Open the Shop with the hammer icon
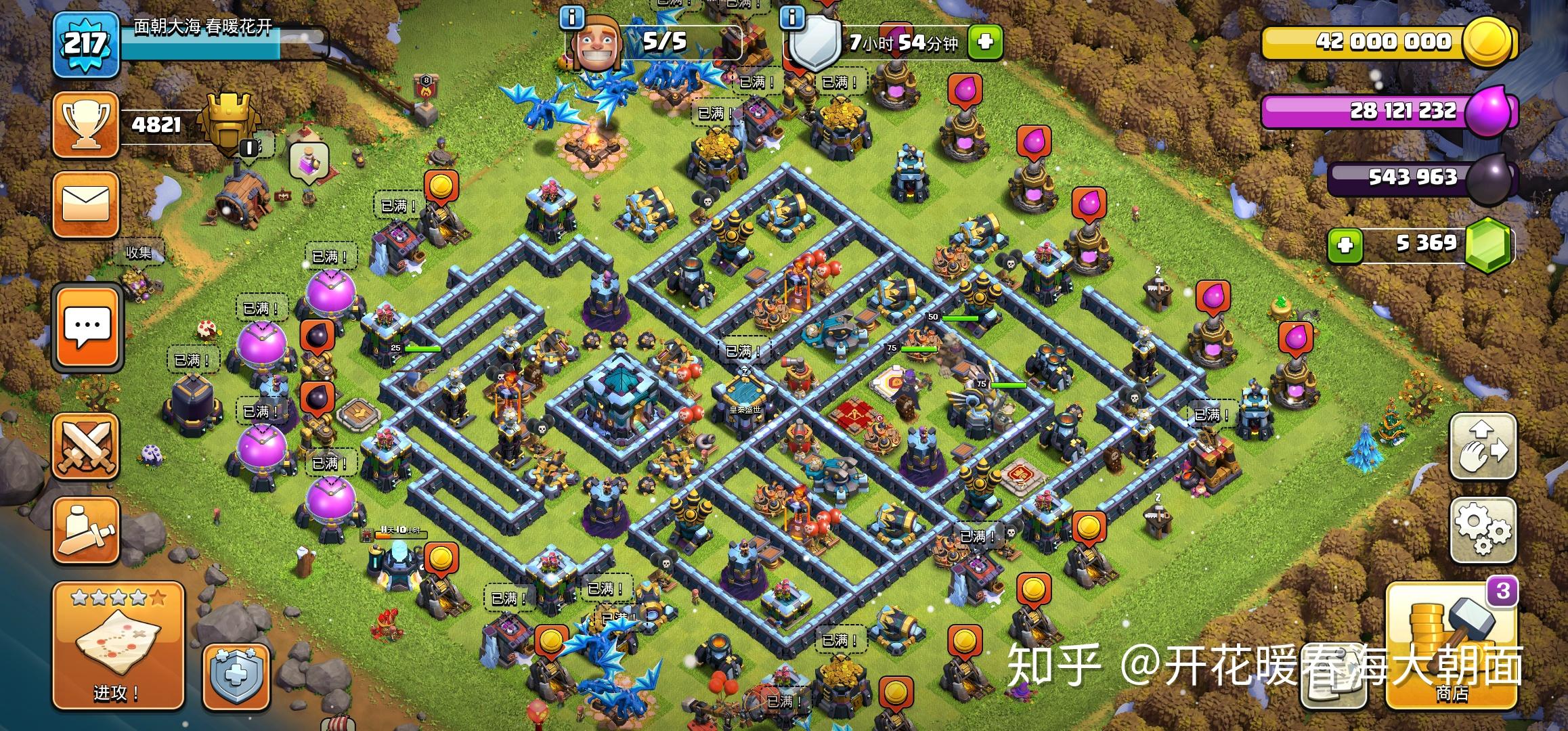 click(x=1451, y=647)
